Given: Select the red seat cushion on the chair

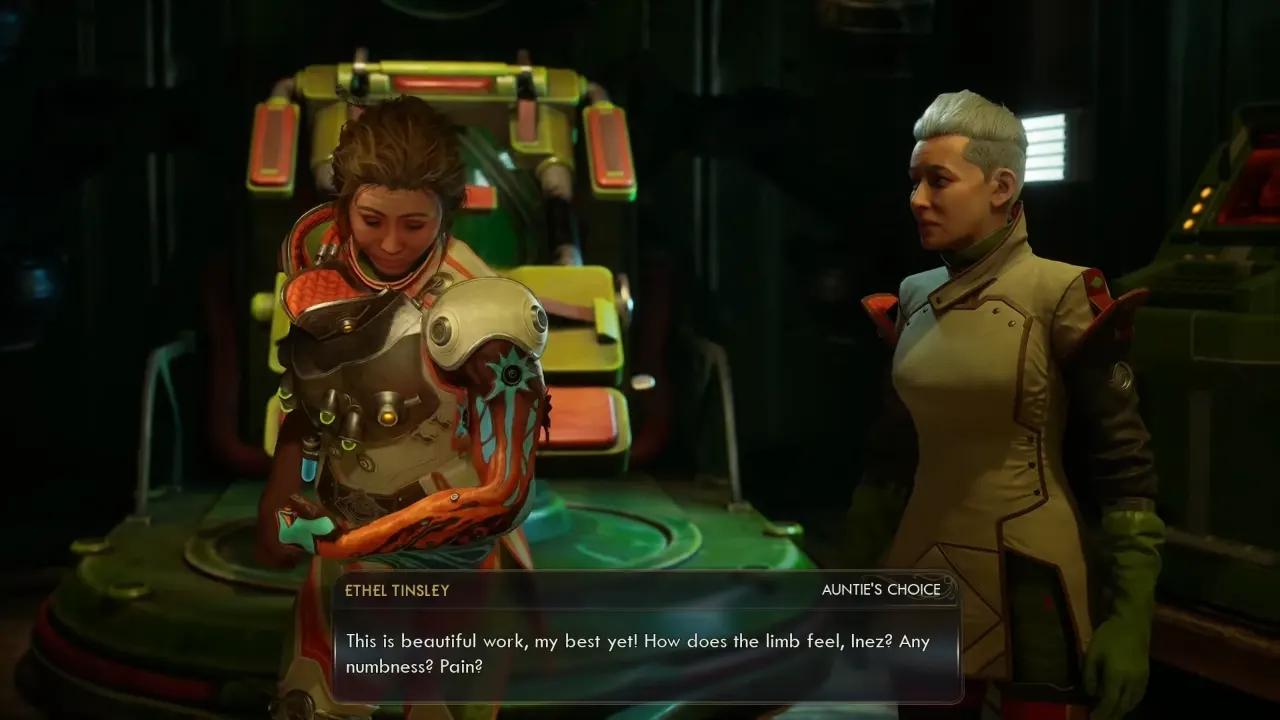Looking at the screenshot, I should point(580,420).
